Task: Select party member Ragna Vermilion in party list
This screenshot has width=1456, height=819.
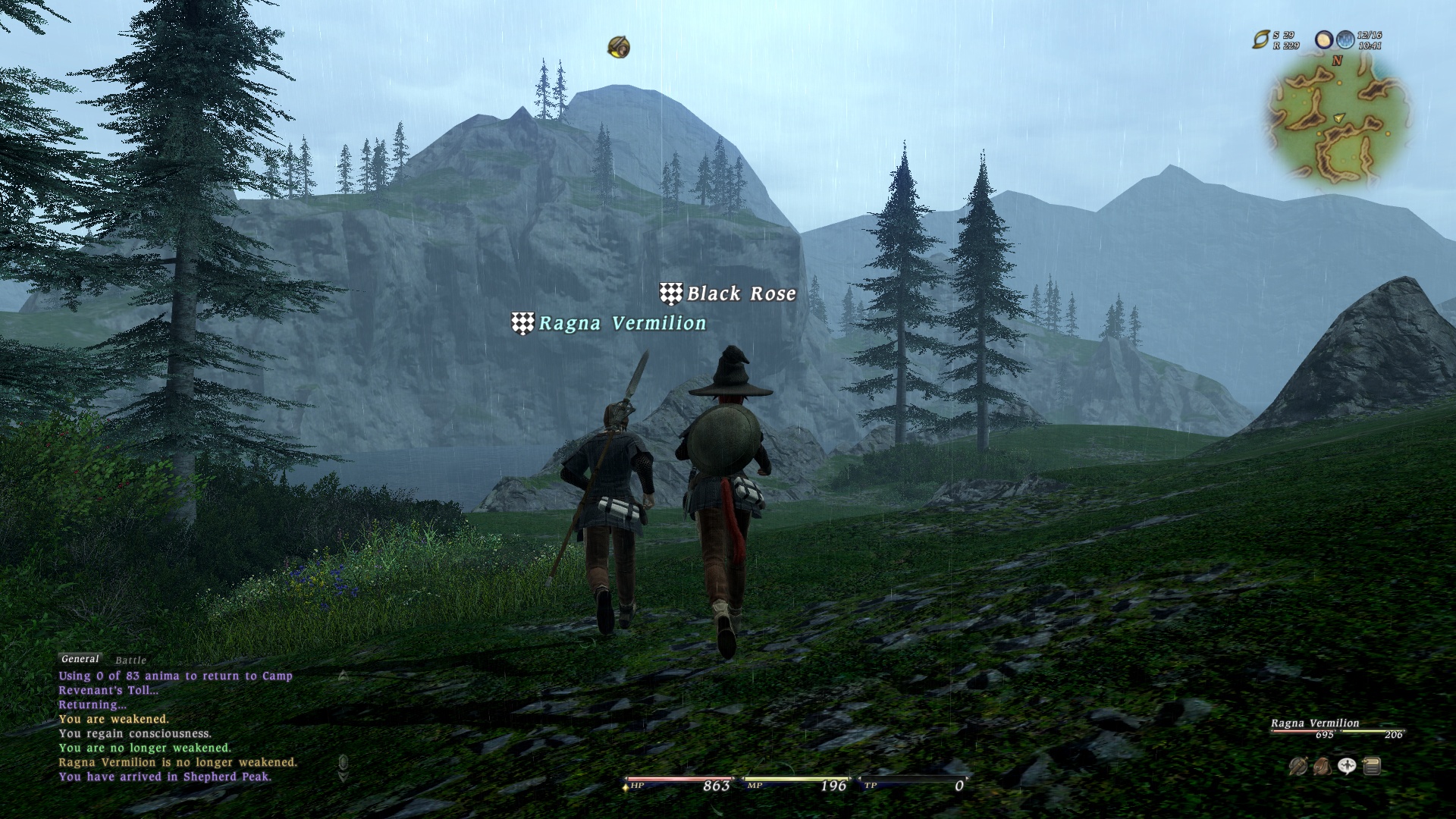Action: 1315,723
